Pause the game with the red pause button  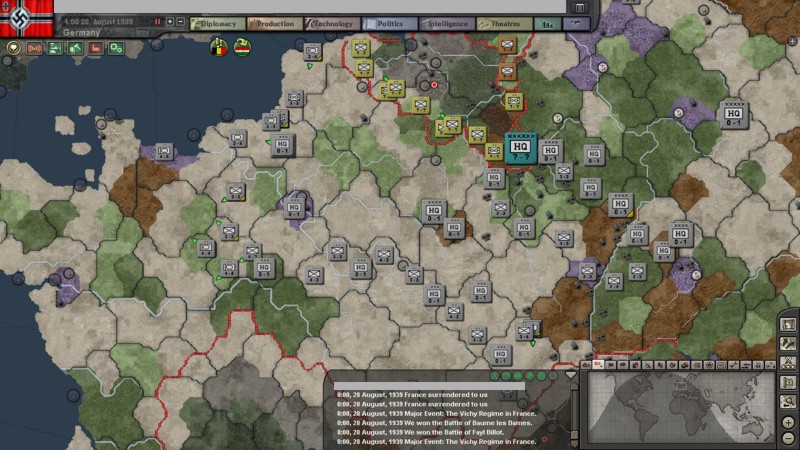click(x=157, y=21)
